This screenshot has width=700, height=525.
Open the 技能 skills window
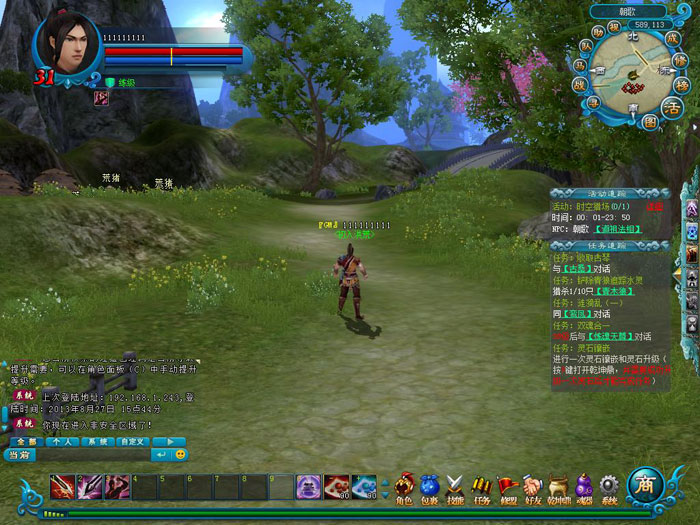tap(456, 487)
